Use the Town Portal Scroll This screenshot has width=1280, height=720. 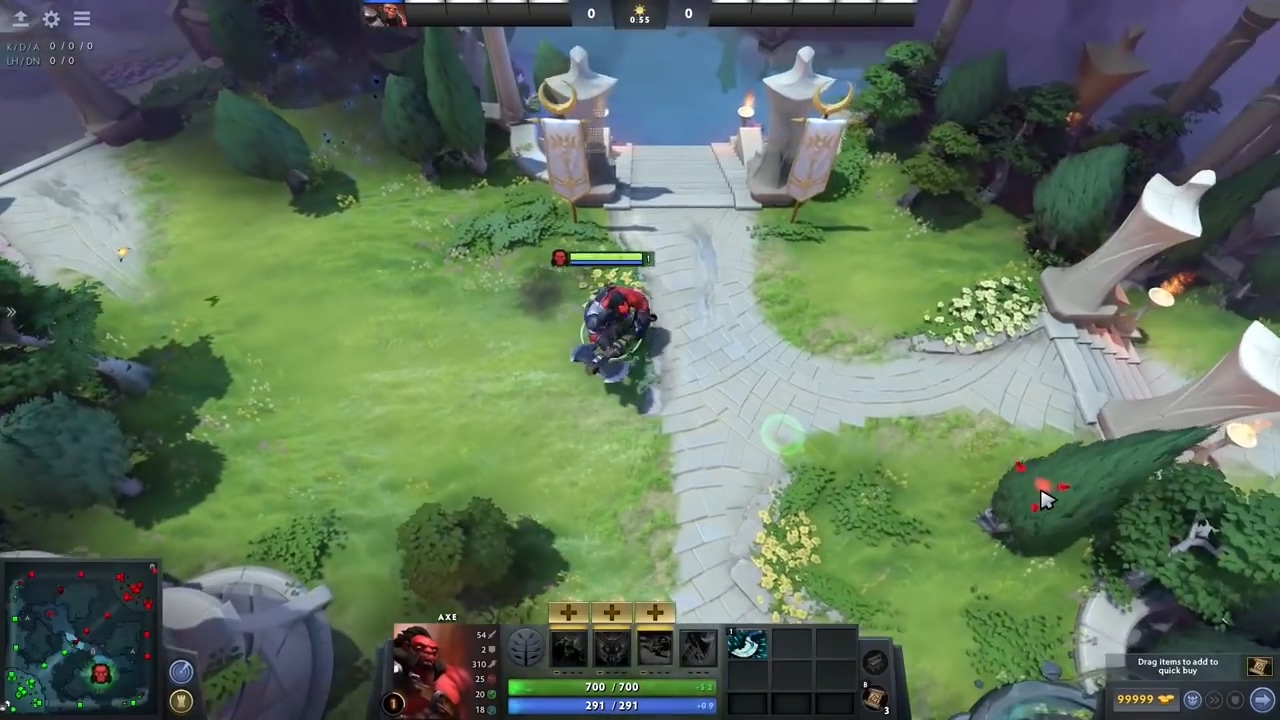(875, 697)
